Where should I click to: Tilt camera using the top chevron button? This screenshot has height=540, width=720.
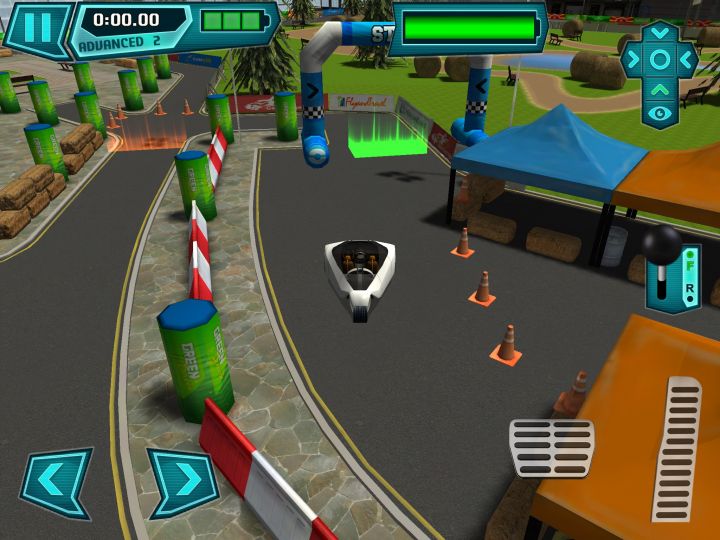(x=659, y=32)
